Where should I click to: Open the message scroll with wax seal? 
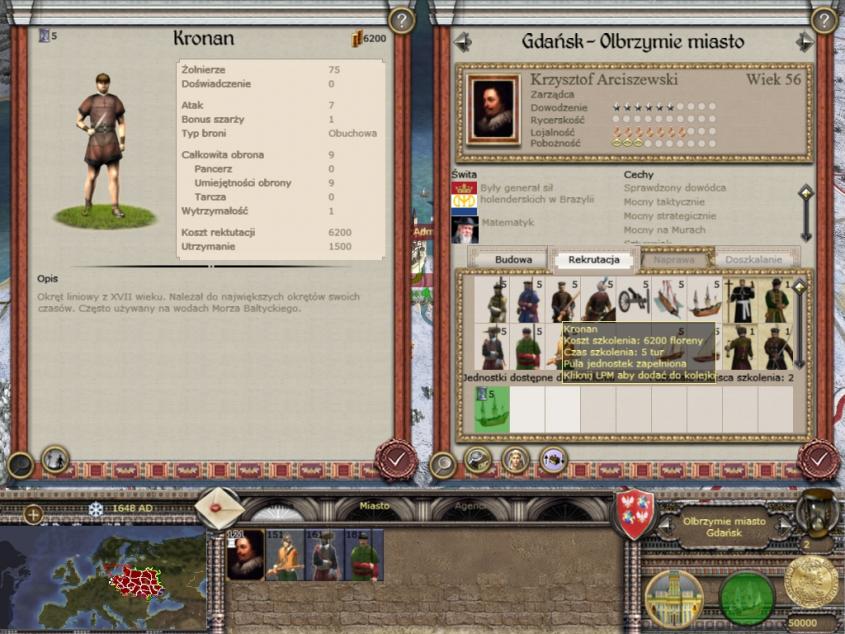[x=219, y=508]
